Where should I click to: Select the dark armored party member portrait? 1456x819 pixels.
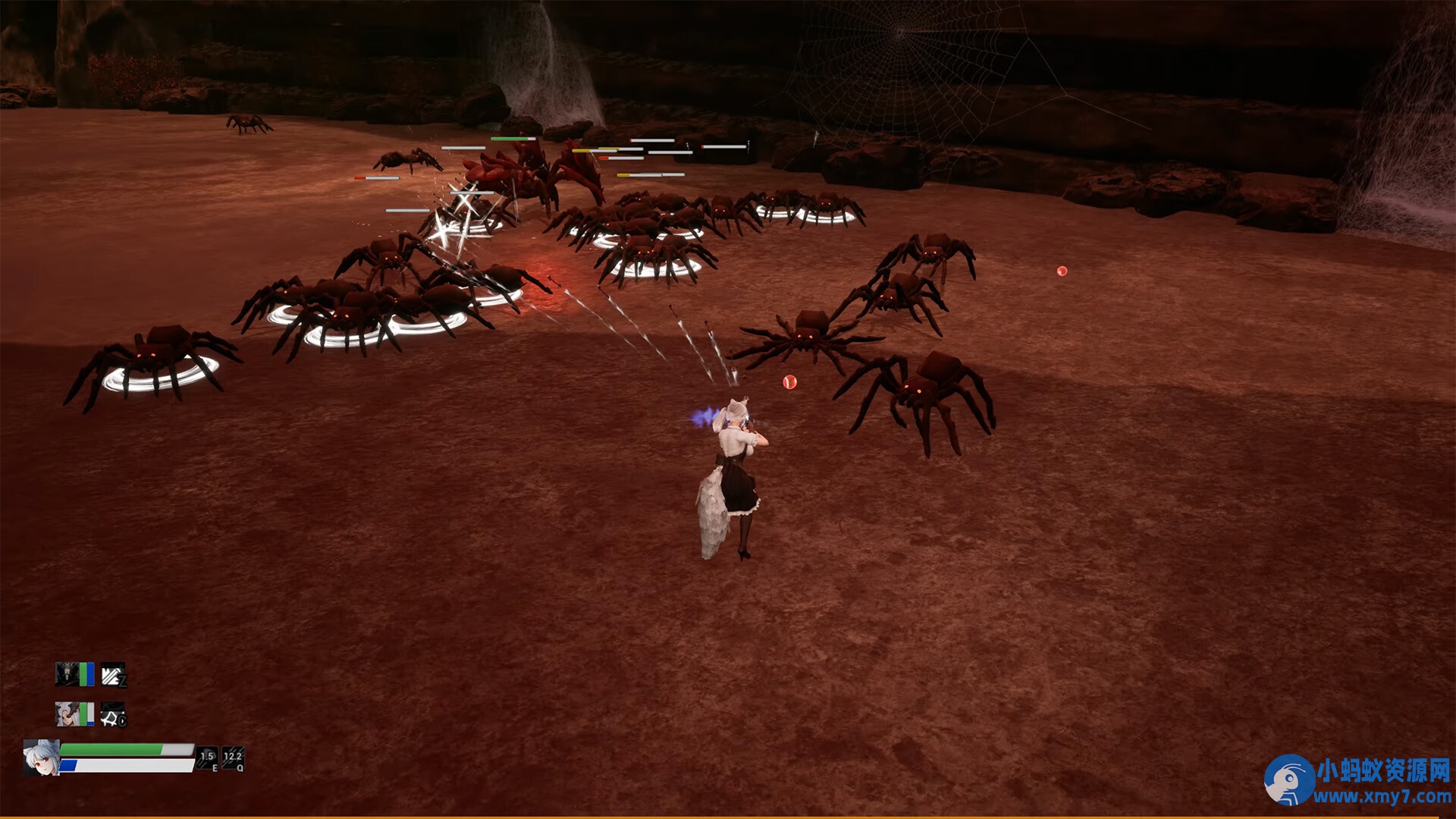click(x=67, y=673)
